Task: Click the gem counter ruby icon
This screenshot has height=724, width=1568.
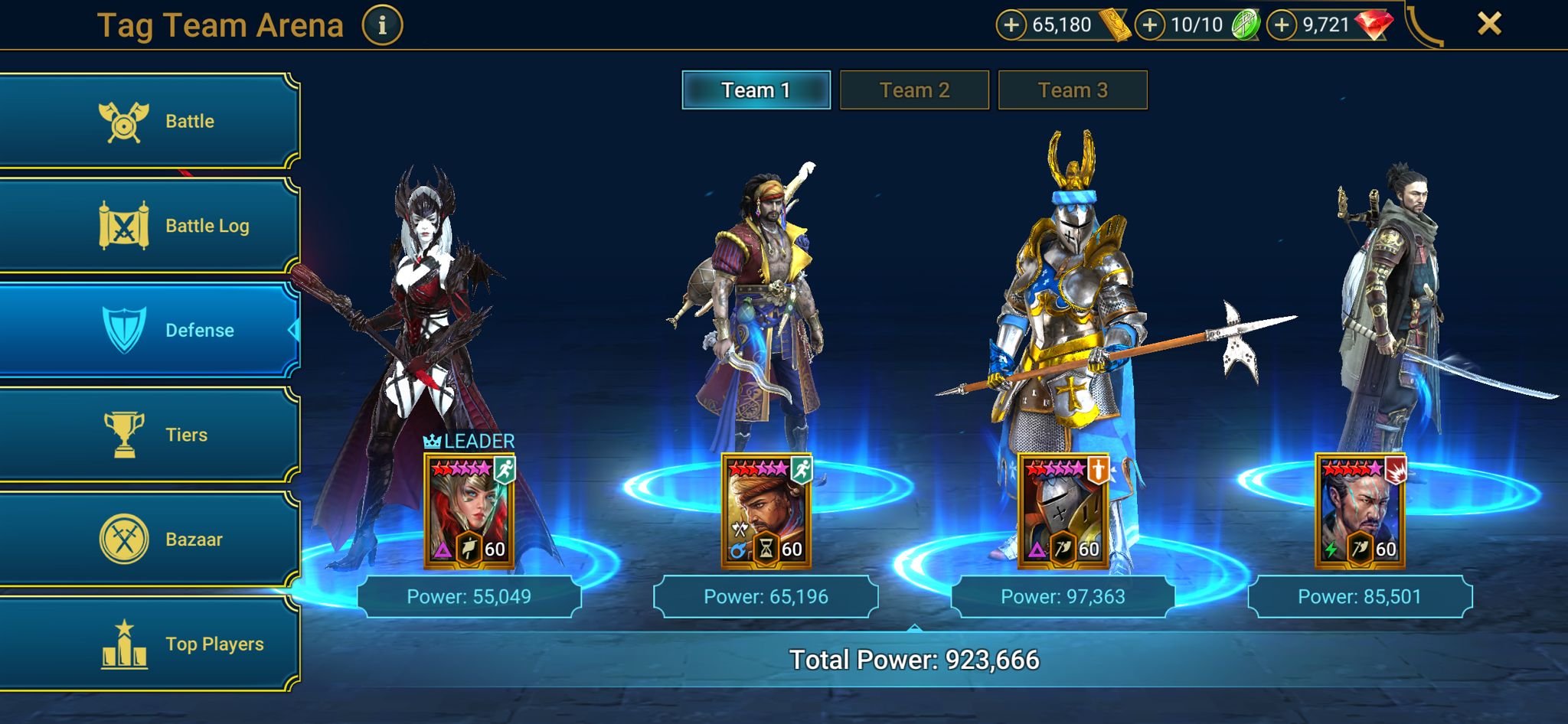Action: (1373, 24)
